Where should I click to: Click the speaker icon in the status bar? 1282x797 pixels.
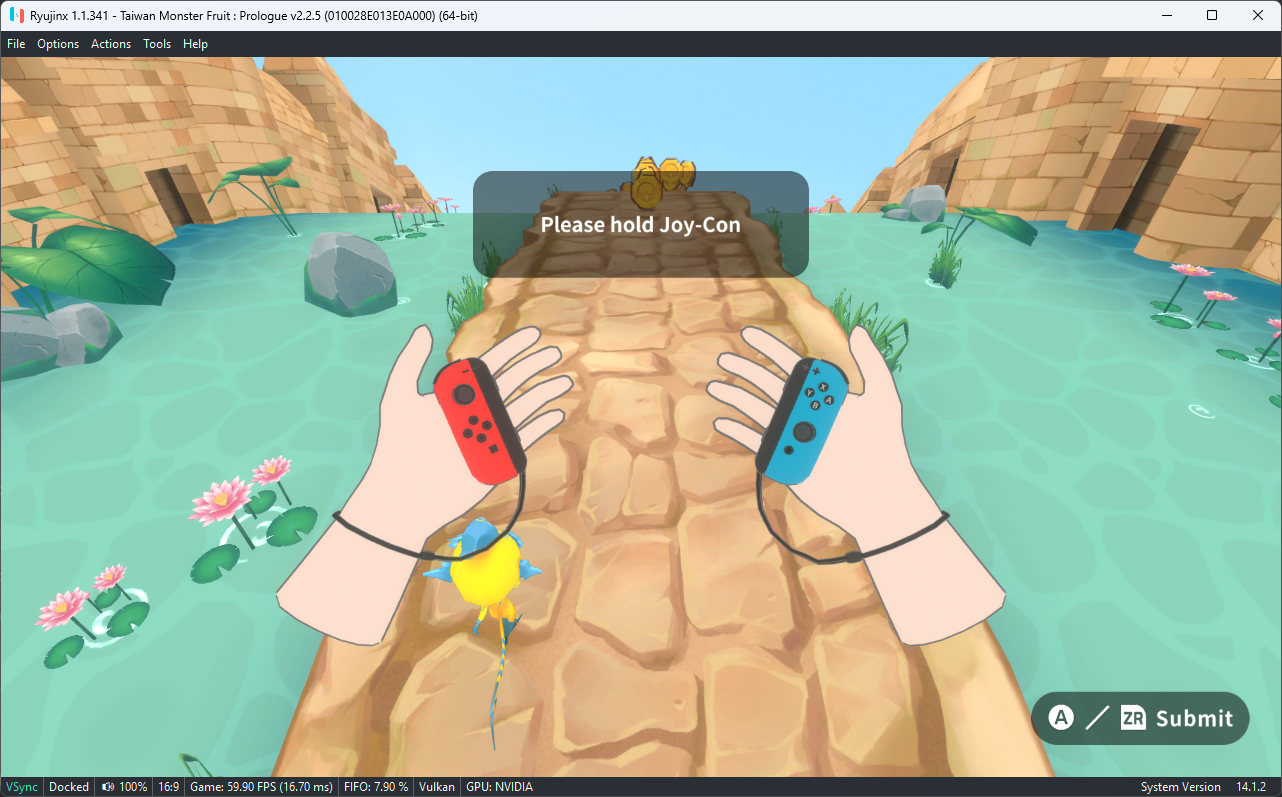click(107, 786)
